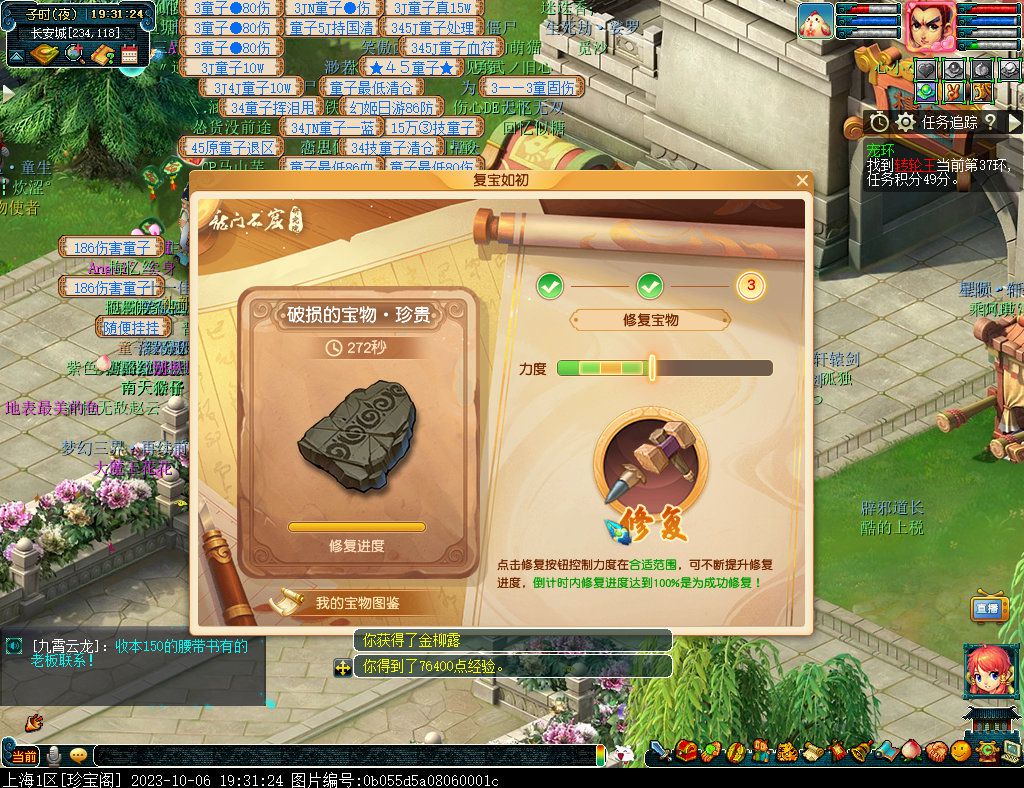Open the red treasure chest toolbar icon
Image resolution: width=1024 pixels, height=788 pixels.
[x=686, y=750]
